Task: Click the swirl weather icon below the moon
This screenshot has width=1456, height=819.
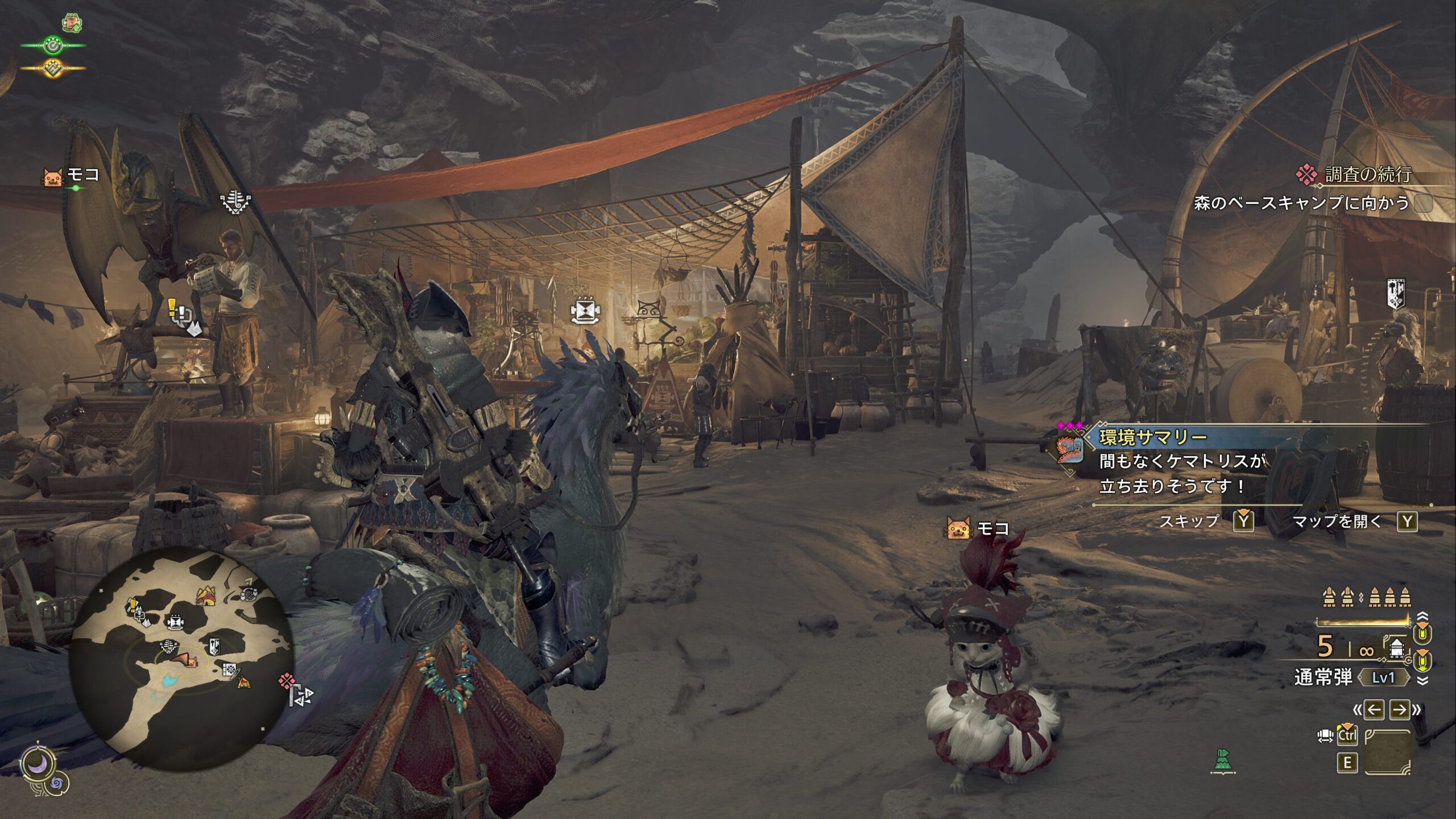Action: (x=57, y=784)
